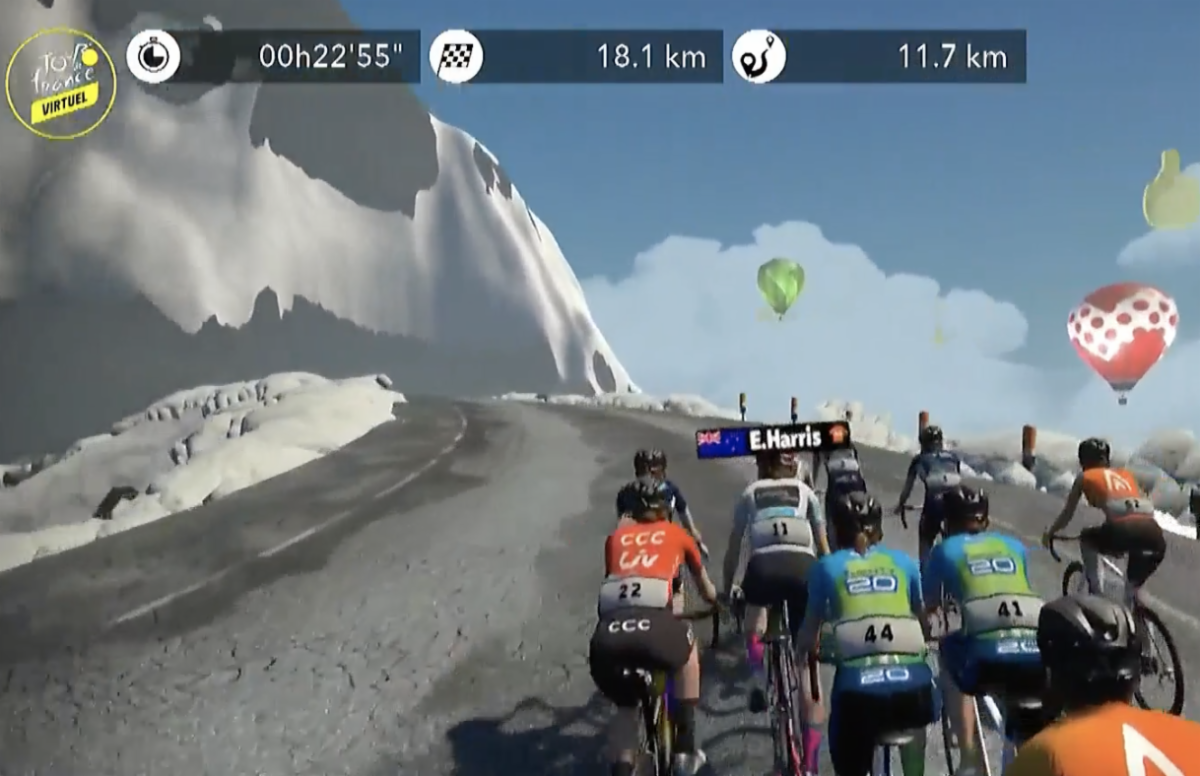Click the route marker distance icon
Screen dimensions: 1200x776
point(758,57)
